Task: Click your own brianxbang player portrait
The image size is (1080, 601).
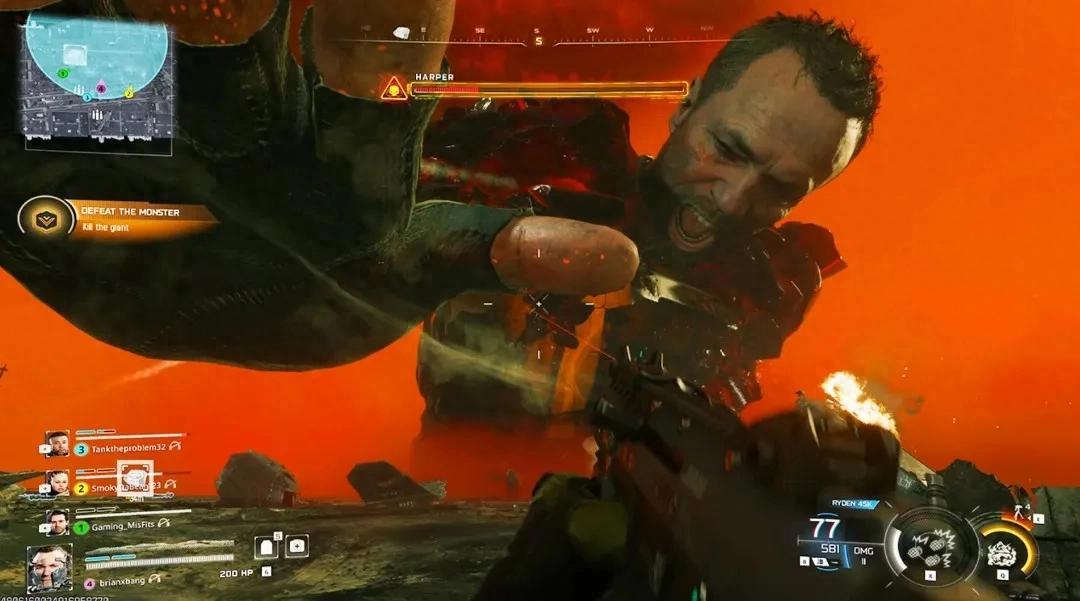Action: coord(50,567)
